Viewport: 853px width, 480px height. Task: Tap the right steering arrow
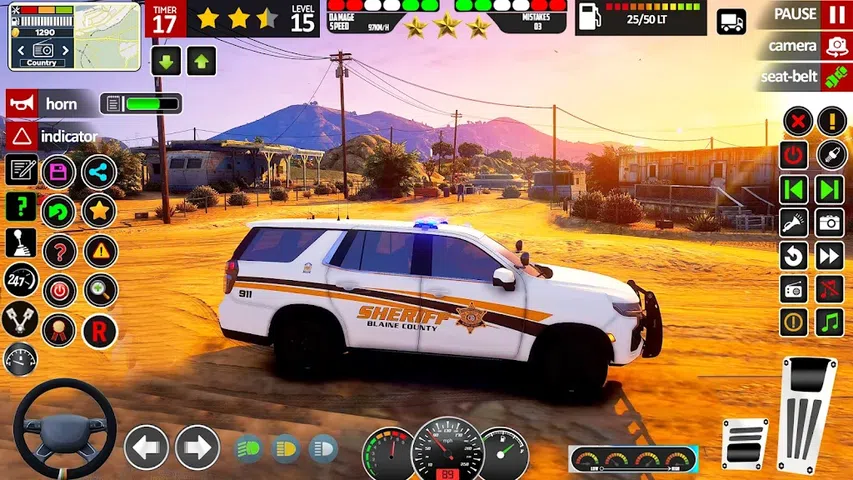coord(197,447)
